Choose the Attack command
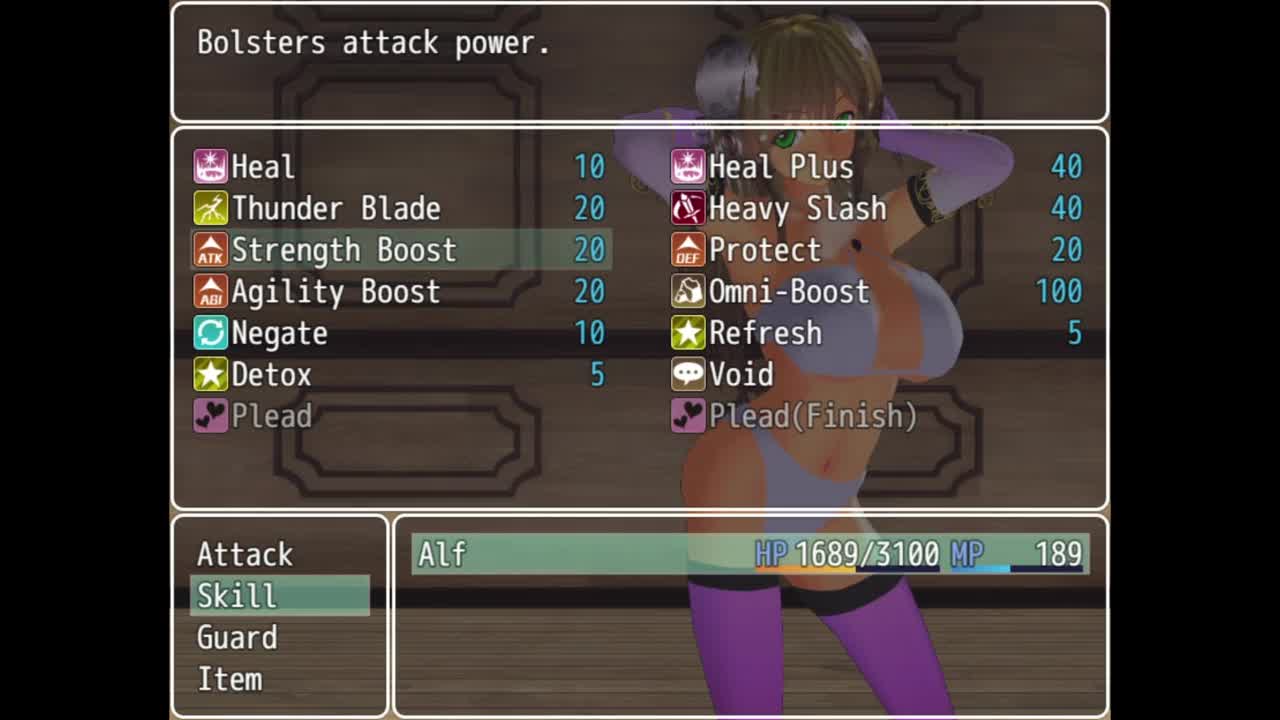1280x720 pixels. (x=279, y=554)
